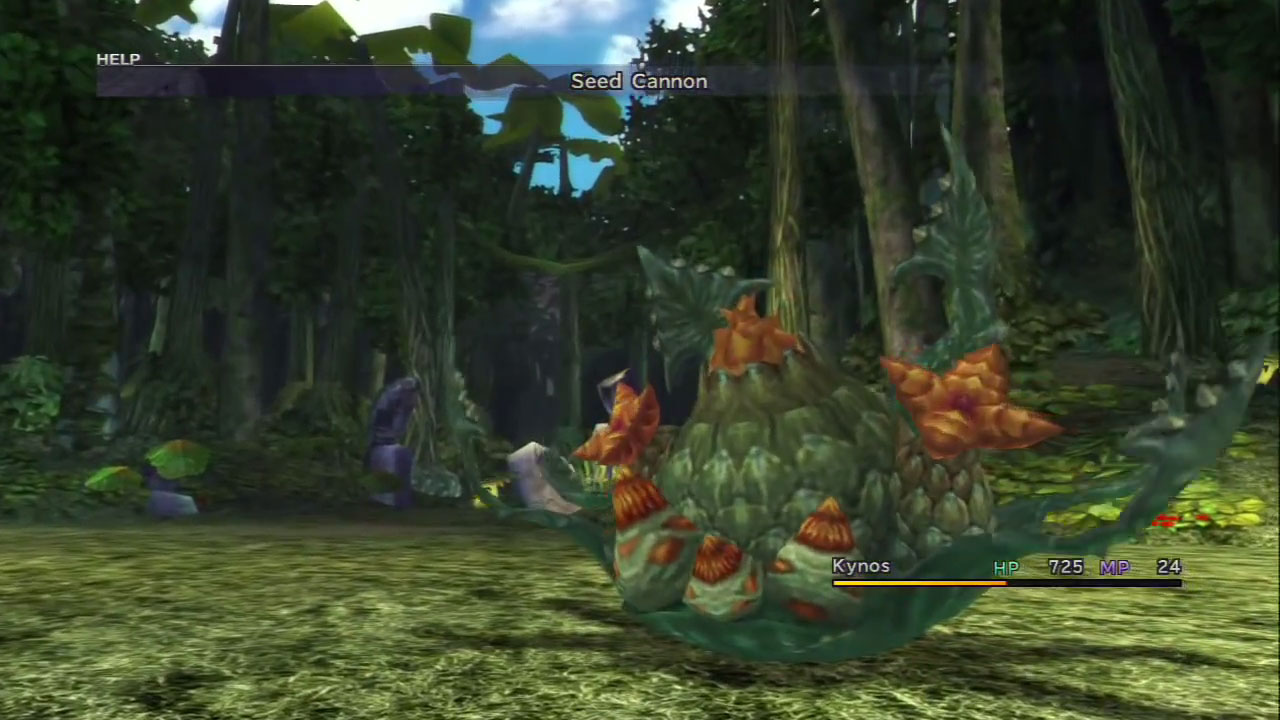
Task: Select the Kynos party member entry
Action: (x=861, y=567)
